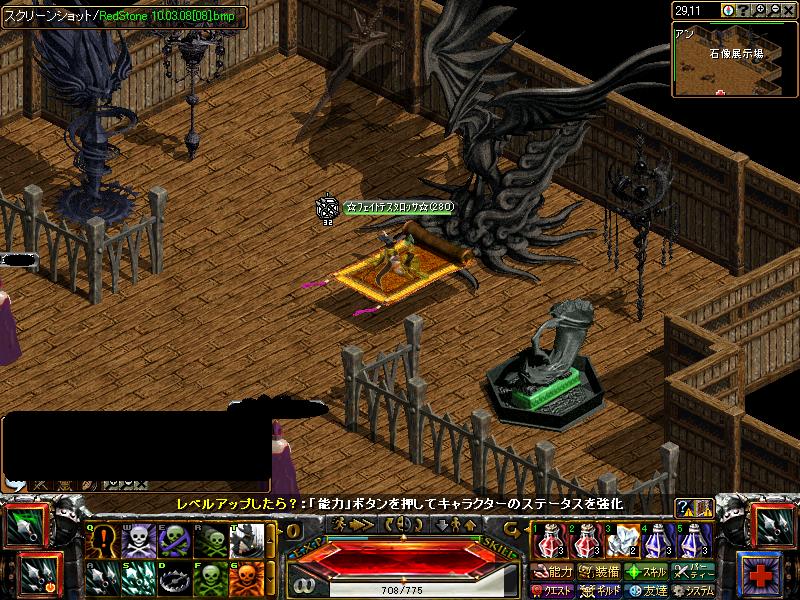800x600 pixels.
Task: Click the minimap help question-mark button
Action: tap(743, 10)
